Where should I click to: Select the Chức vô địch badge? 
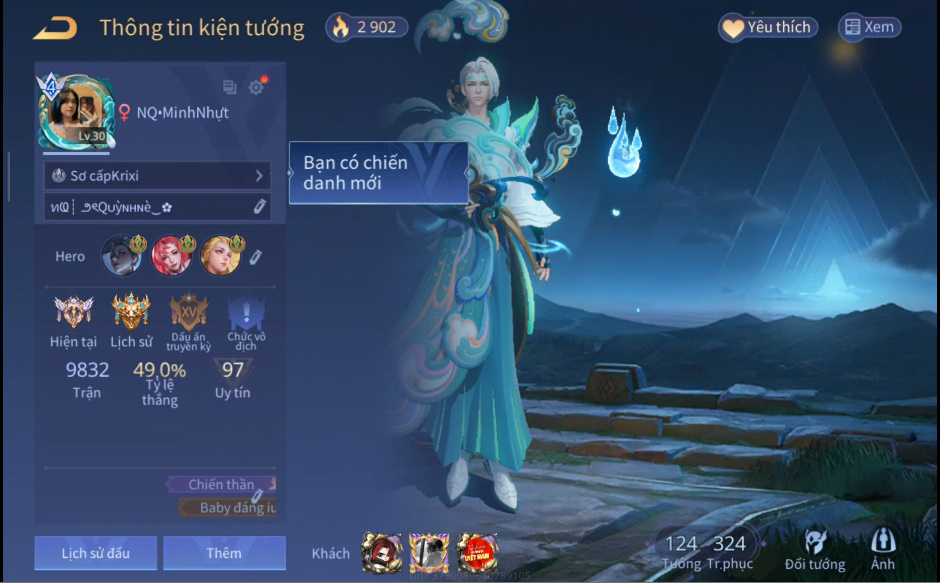(x=246, y=314)
